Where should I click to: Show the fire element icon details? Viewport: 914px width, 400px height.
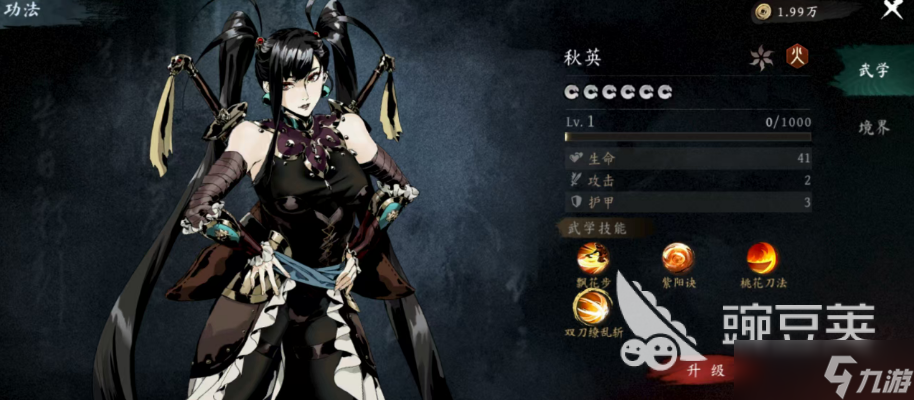point(797,56)
